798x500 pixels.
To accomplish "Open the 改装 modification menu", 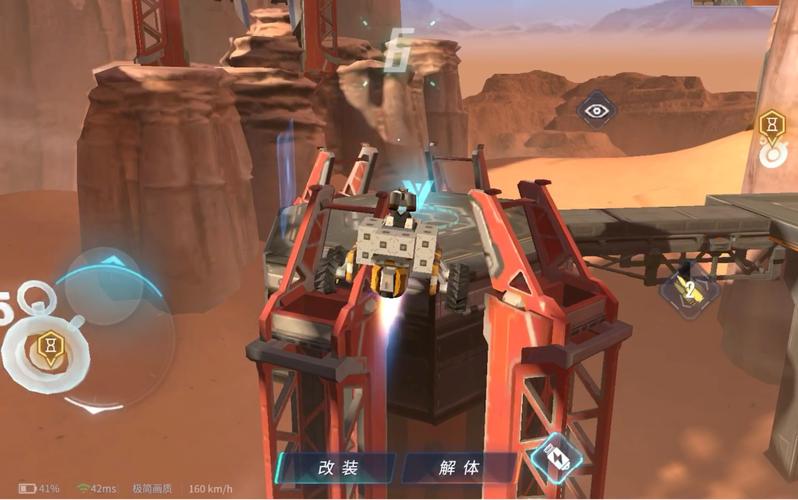I will [x=337, y=467].
